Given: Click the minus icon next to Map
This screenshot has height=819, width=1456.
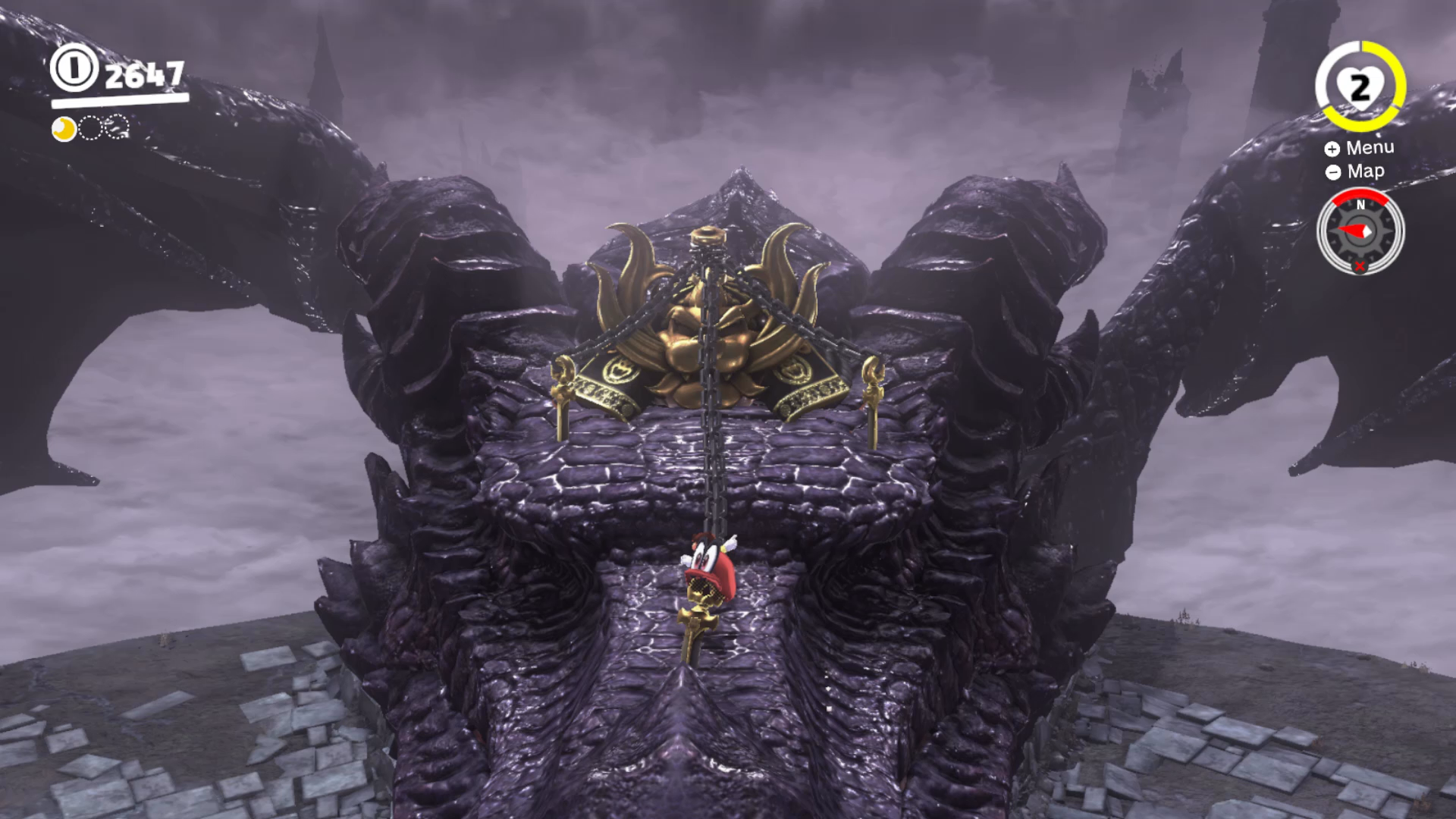Looking at the screenshot, I should tap(1332, 171).
